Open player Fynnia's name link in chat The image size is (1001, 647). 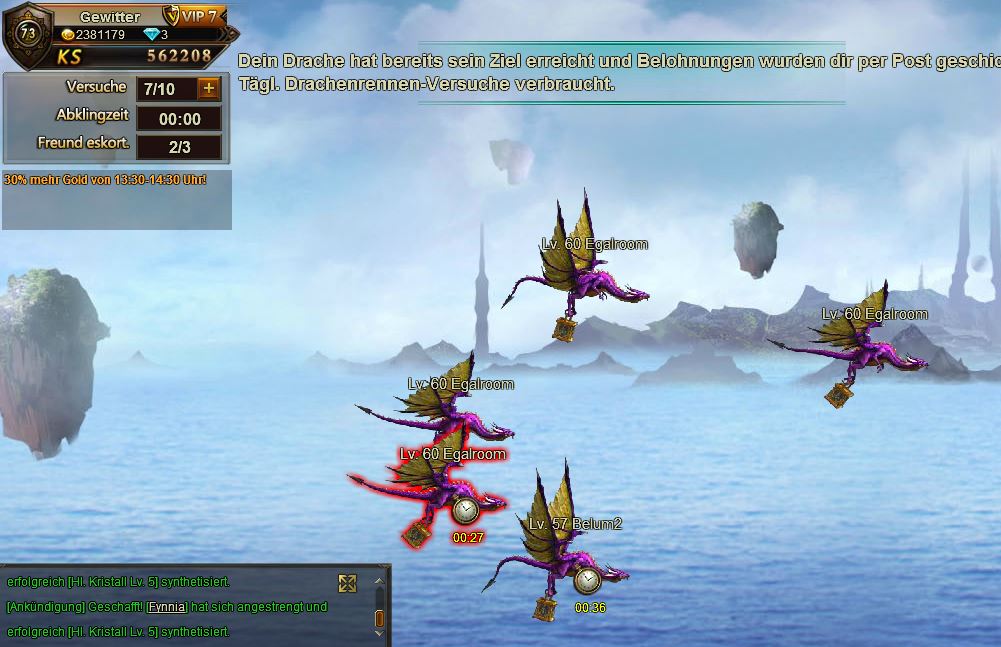(167, 607)
